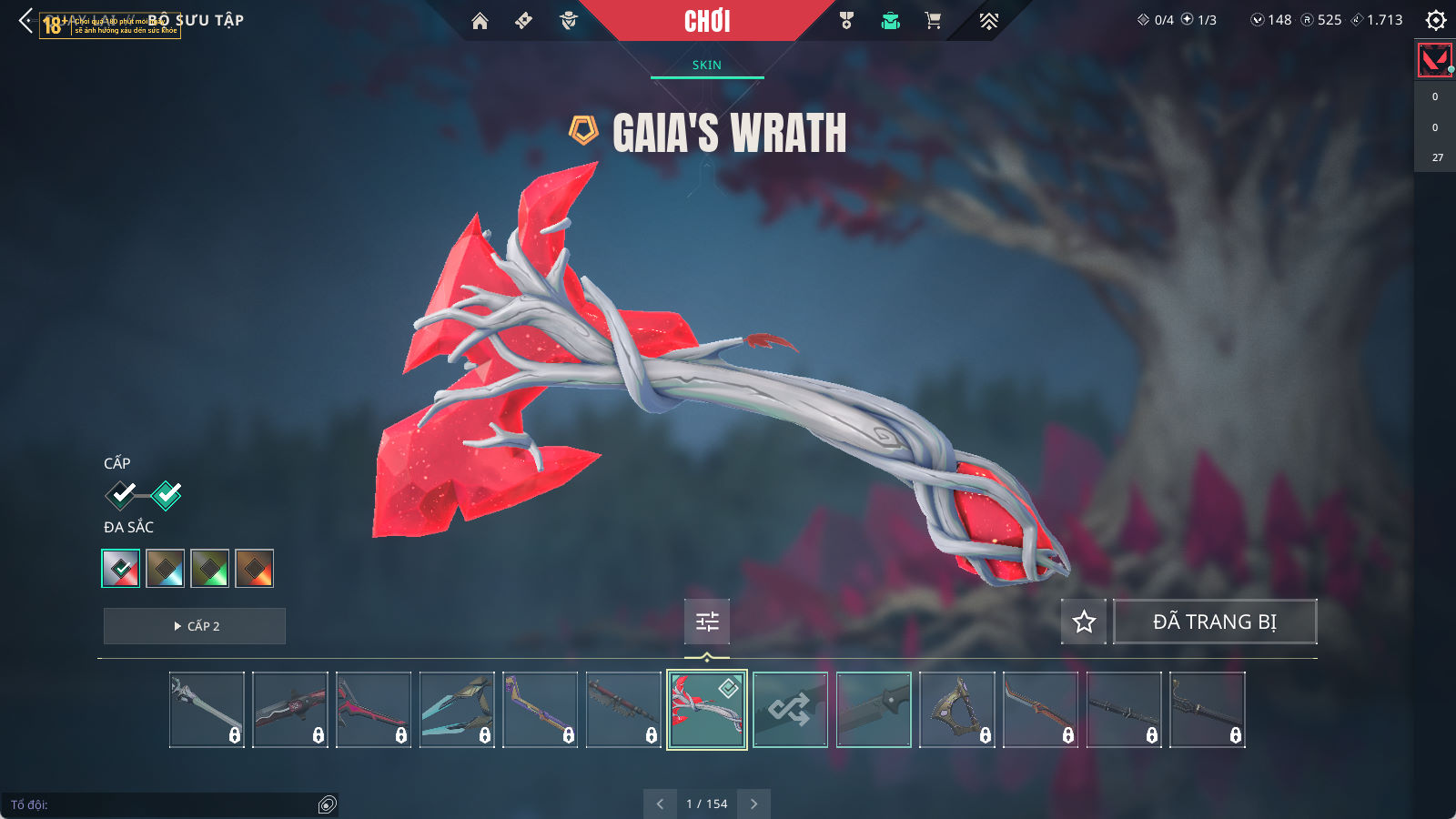Toggle the favorite star button
Viewport: 1456px width, 819px height.
pos(1084,622)
